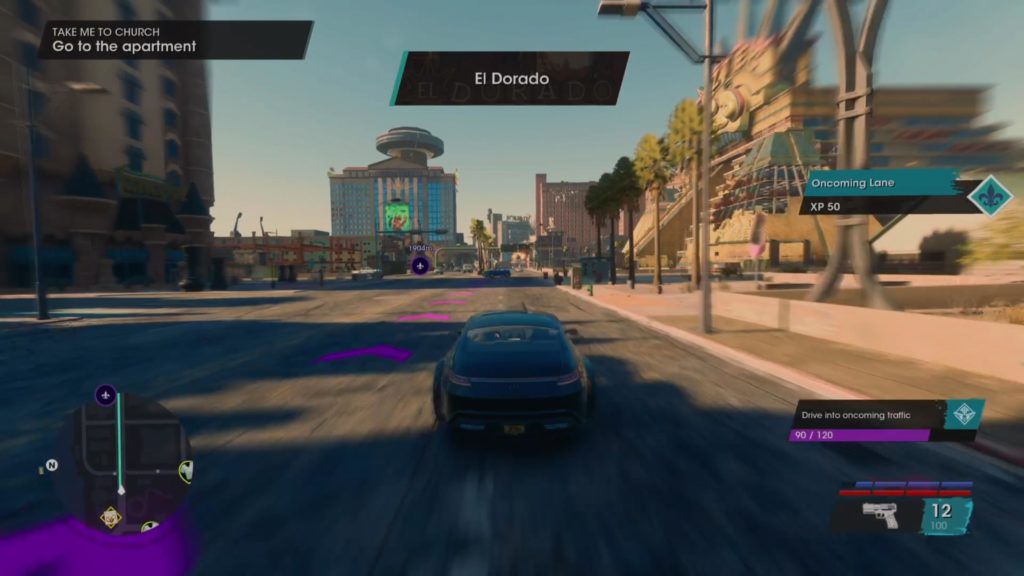The width and height of the screenshot is (1024, 576).
Task: Click the purple waypoint marker showing 1904m
Action: [x=421, y=265]
